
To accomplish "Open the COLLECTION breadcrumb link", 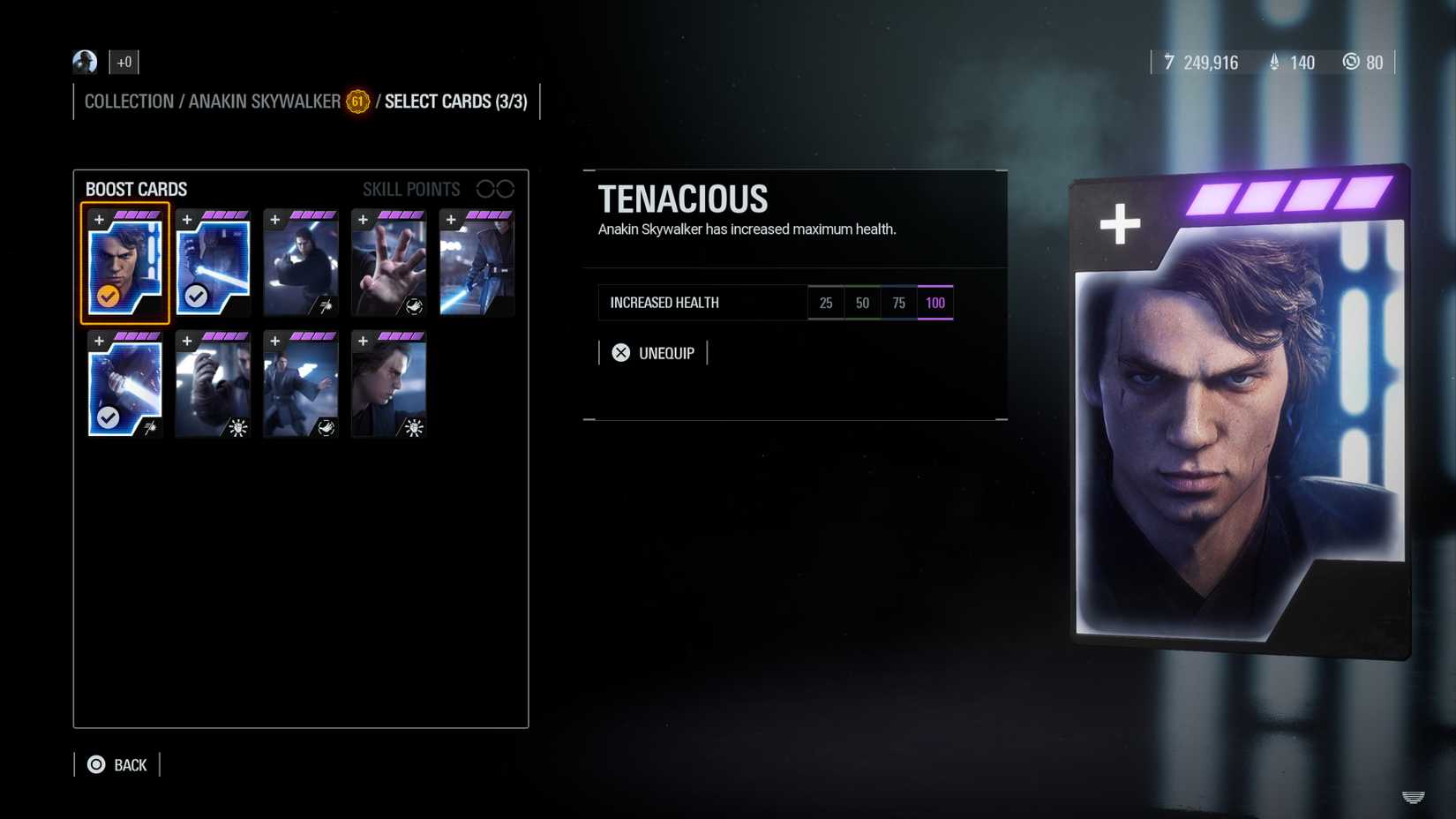I will coord(128,101).
